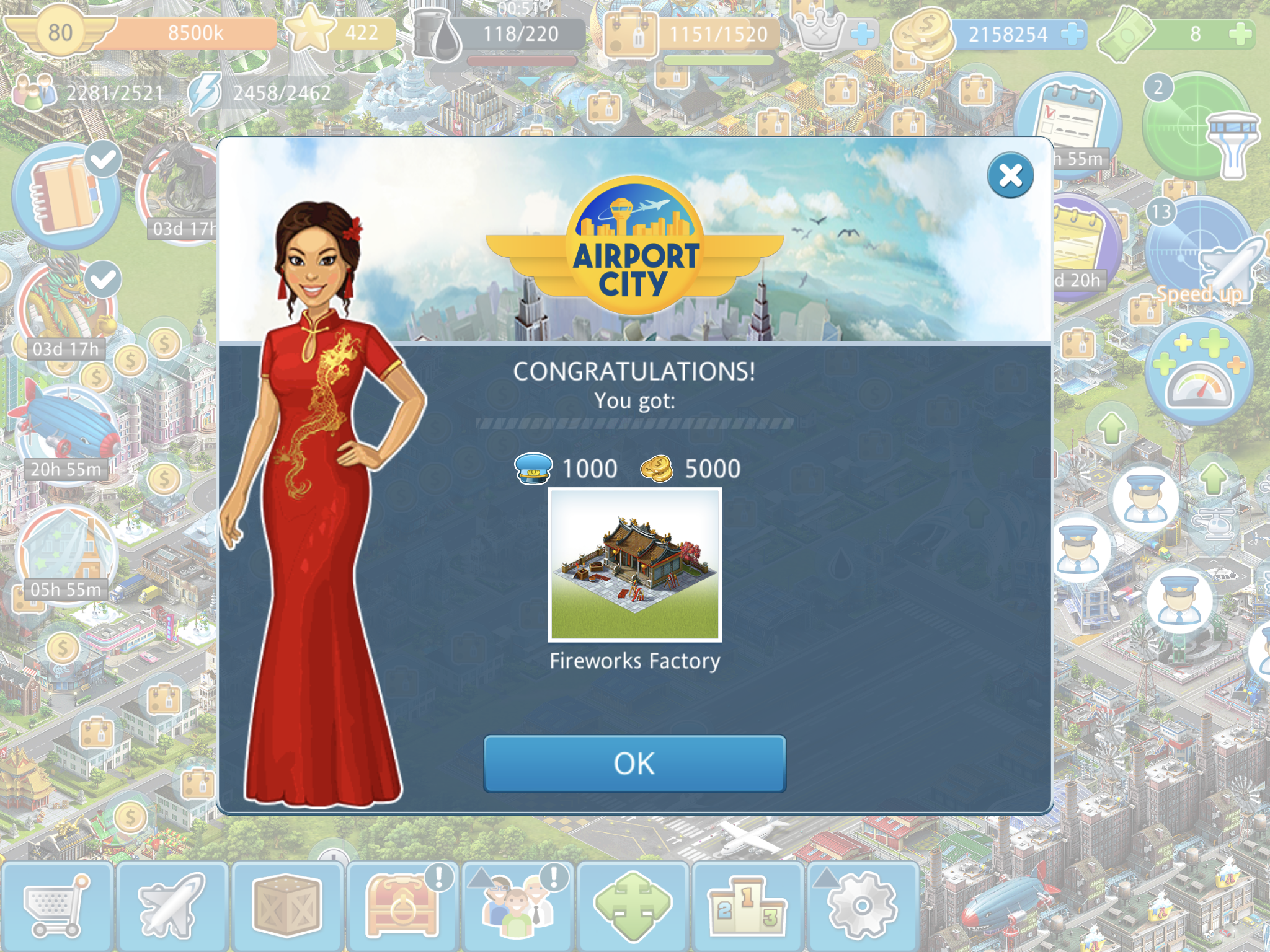Open the treasure chest menu
The width and height of the screenshot is (1270, 952).
click(x=402, y=906)
